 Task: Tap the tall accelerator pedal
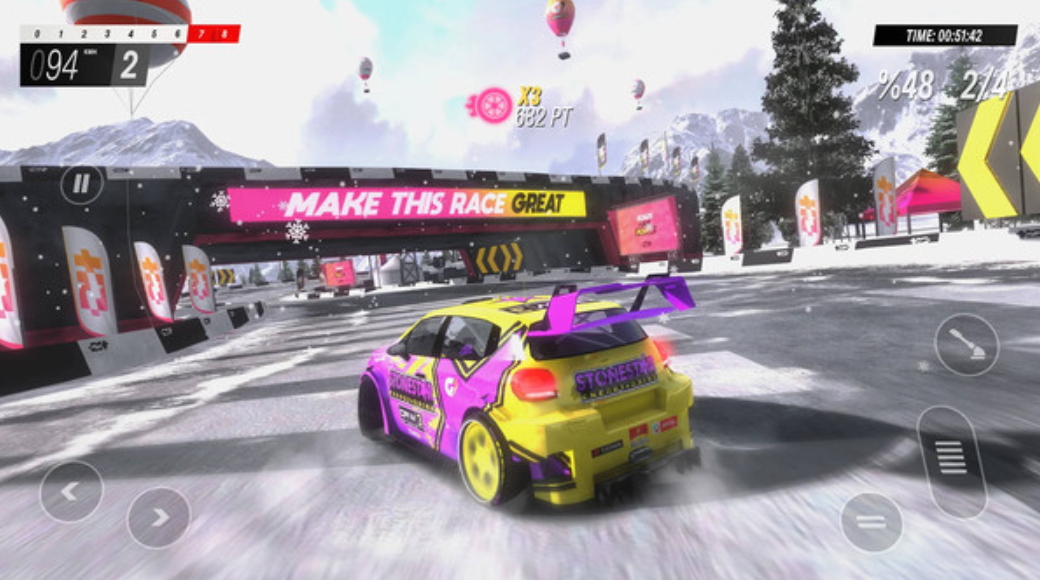951,461
